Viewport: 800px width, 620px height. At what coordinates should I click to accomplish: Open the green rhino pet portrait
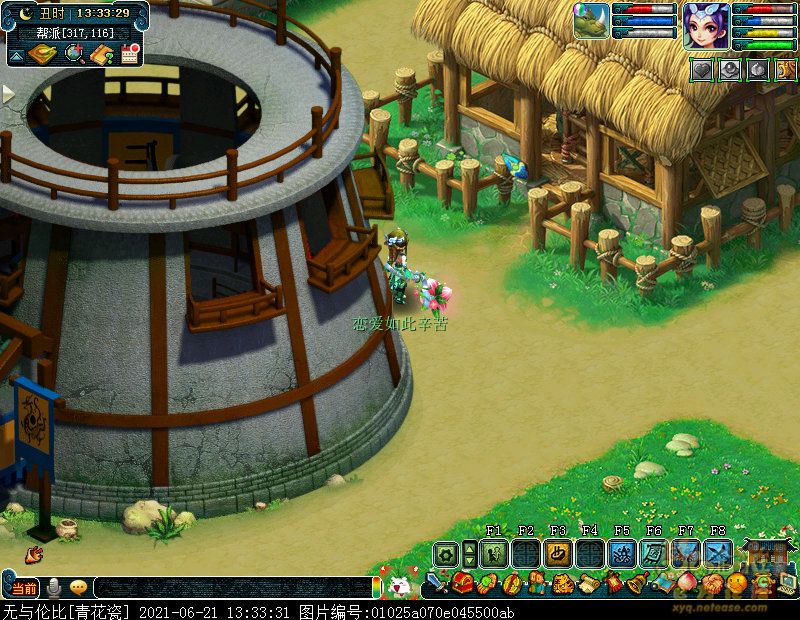(x=592, y=22)
